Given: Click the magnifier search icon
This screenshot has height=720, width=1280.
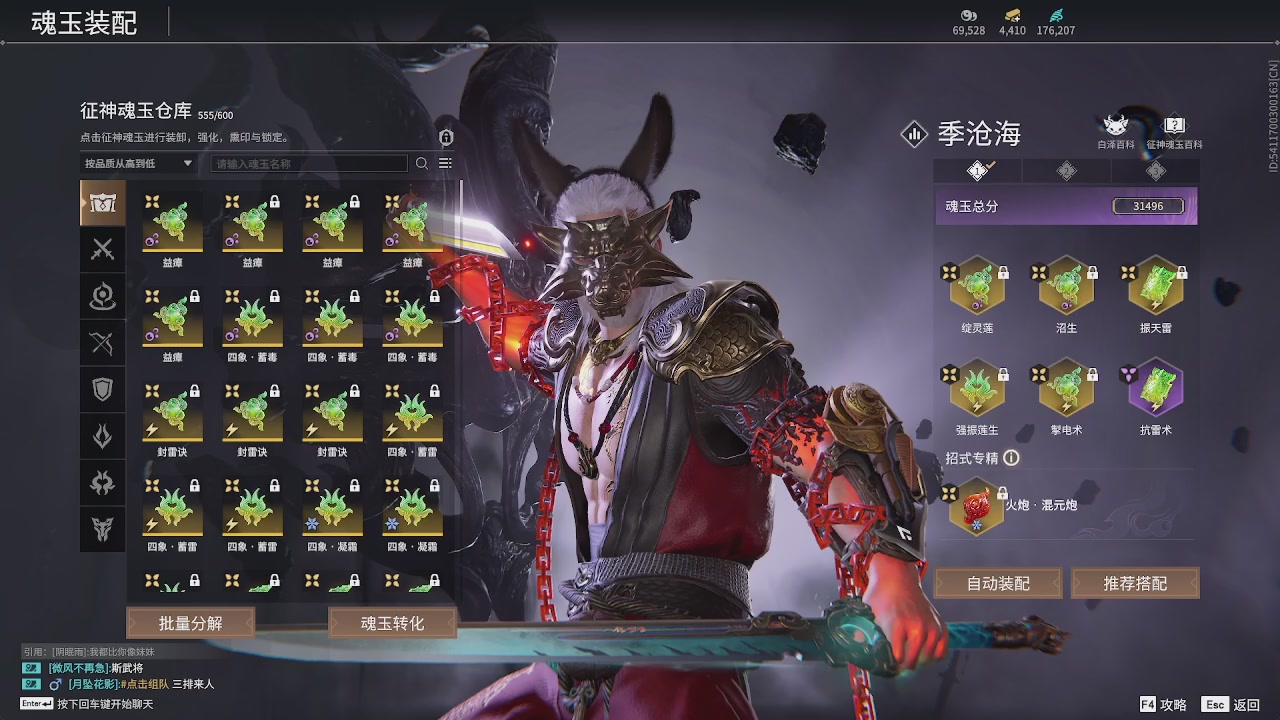Looking at the screenshot, I should click(x=422, y=164).
